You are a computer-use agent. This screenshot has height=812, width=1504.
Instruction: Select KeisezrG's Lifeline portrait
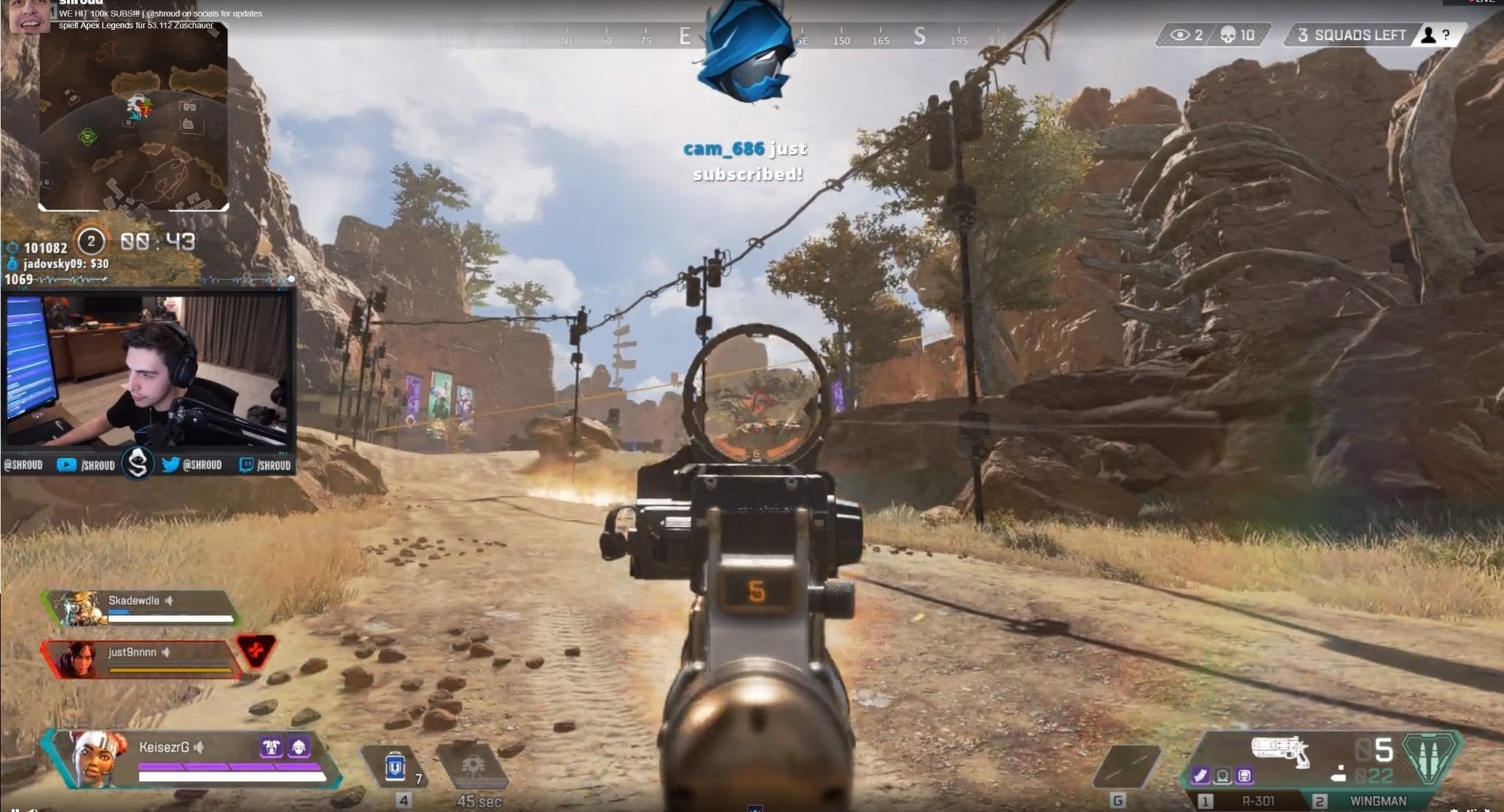tap(96, 758)
